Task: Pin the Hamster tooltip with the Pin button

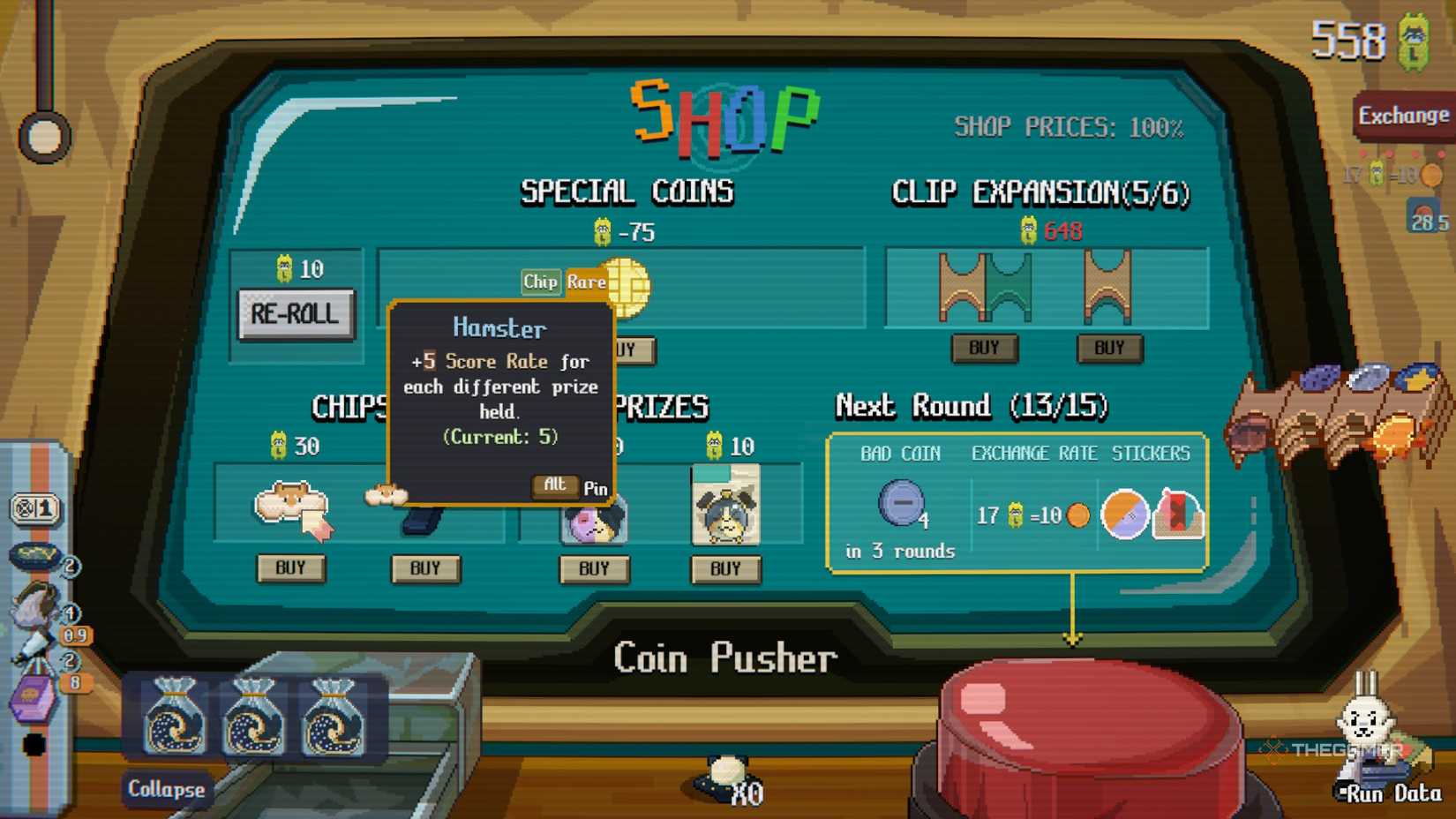Action: pos(597,489)
